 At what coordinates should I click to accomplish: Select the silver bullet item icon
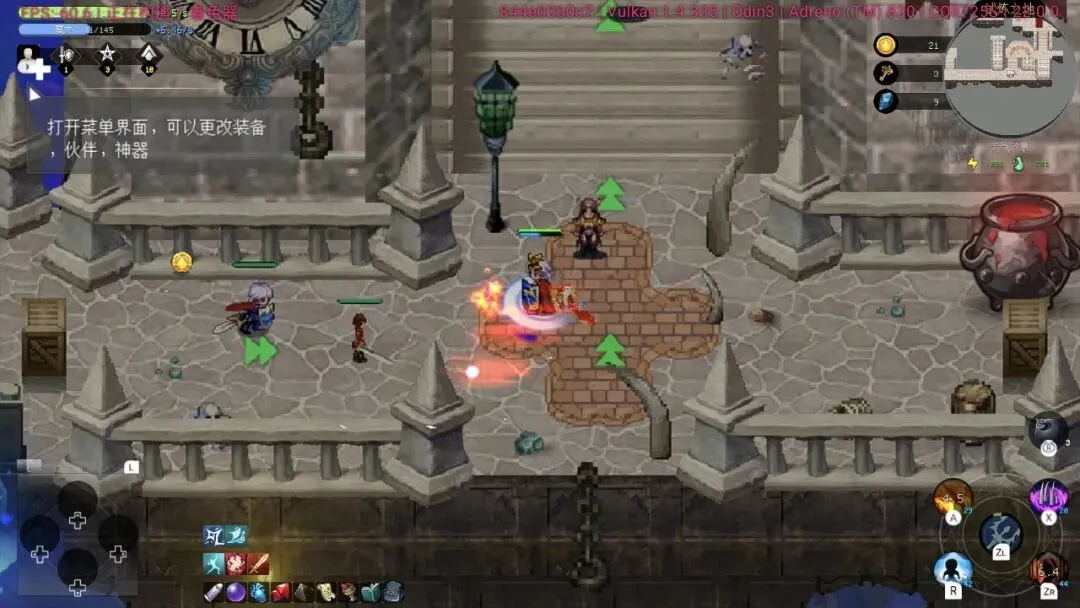point(213,592)
